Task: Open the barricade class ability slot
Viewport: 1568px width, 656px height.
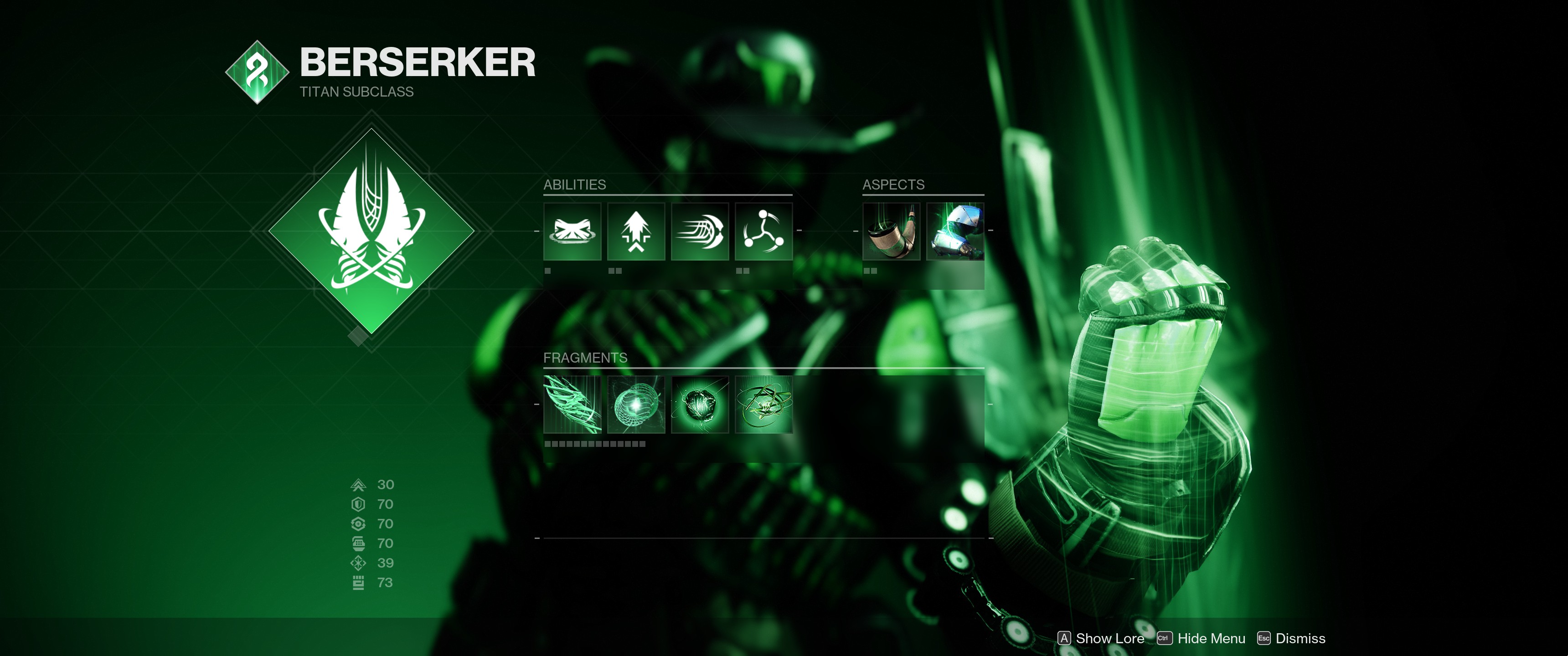Action: [572, 231]
